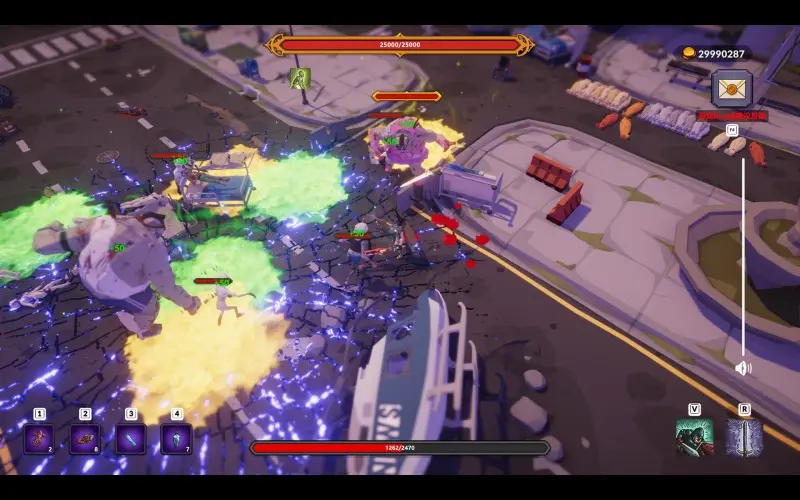800x500 pixels.
Task: Trigger the sword ability icon
Action: tap(744, 437)
